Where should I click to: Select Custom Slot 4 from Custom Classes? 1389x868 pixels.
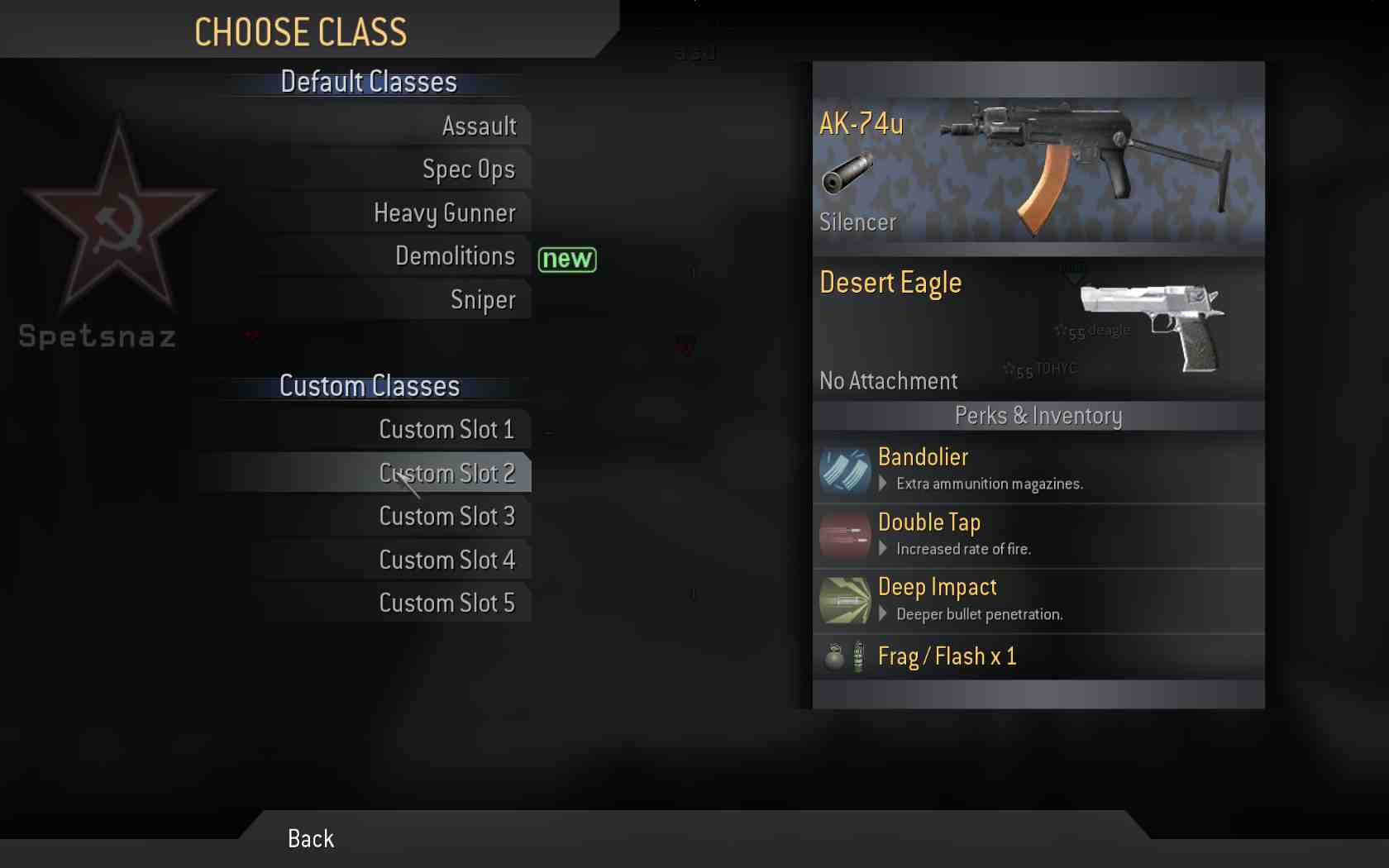pos(447,560)
